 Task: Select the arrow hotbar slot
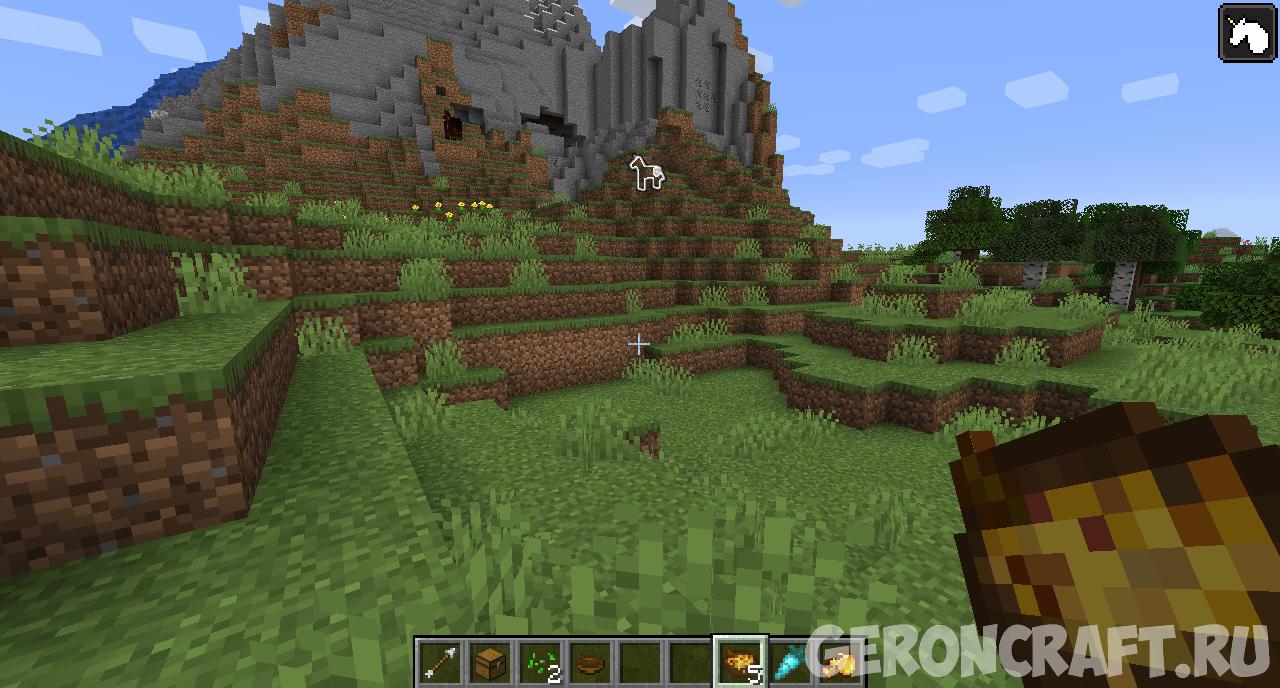click(440, 662)
